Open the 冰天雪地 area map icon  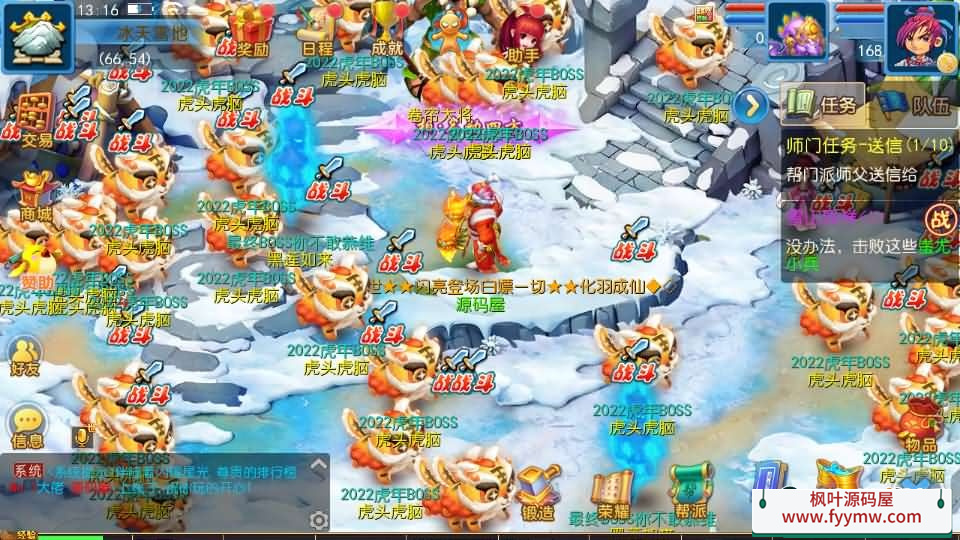coord(38,36)
